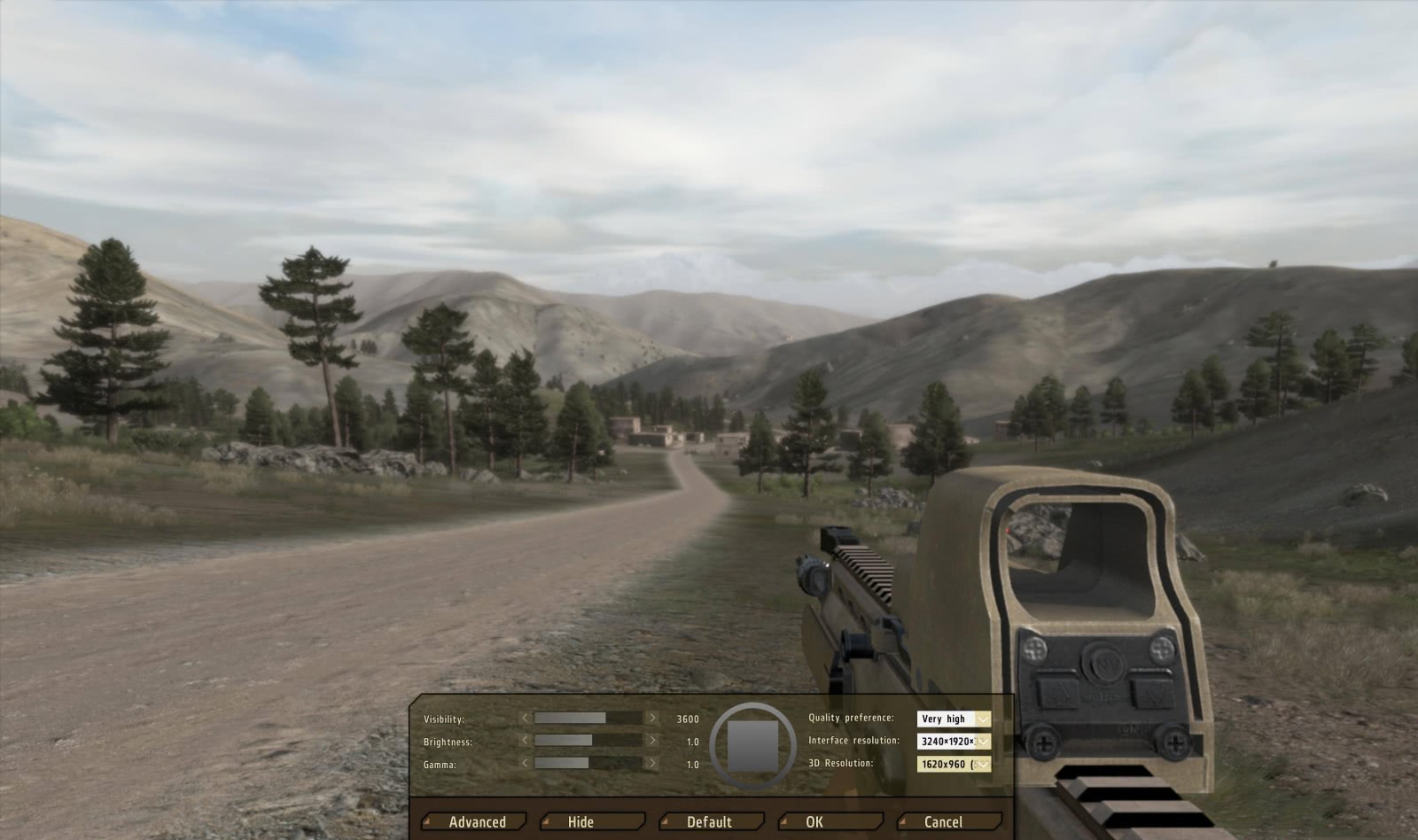This screenshot has height=840, width=1418.
Task: Click the Hide button
Action: [x=592, y=822]
